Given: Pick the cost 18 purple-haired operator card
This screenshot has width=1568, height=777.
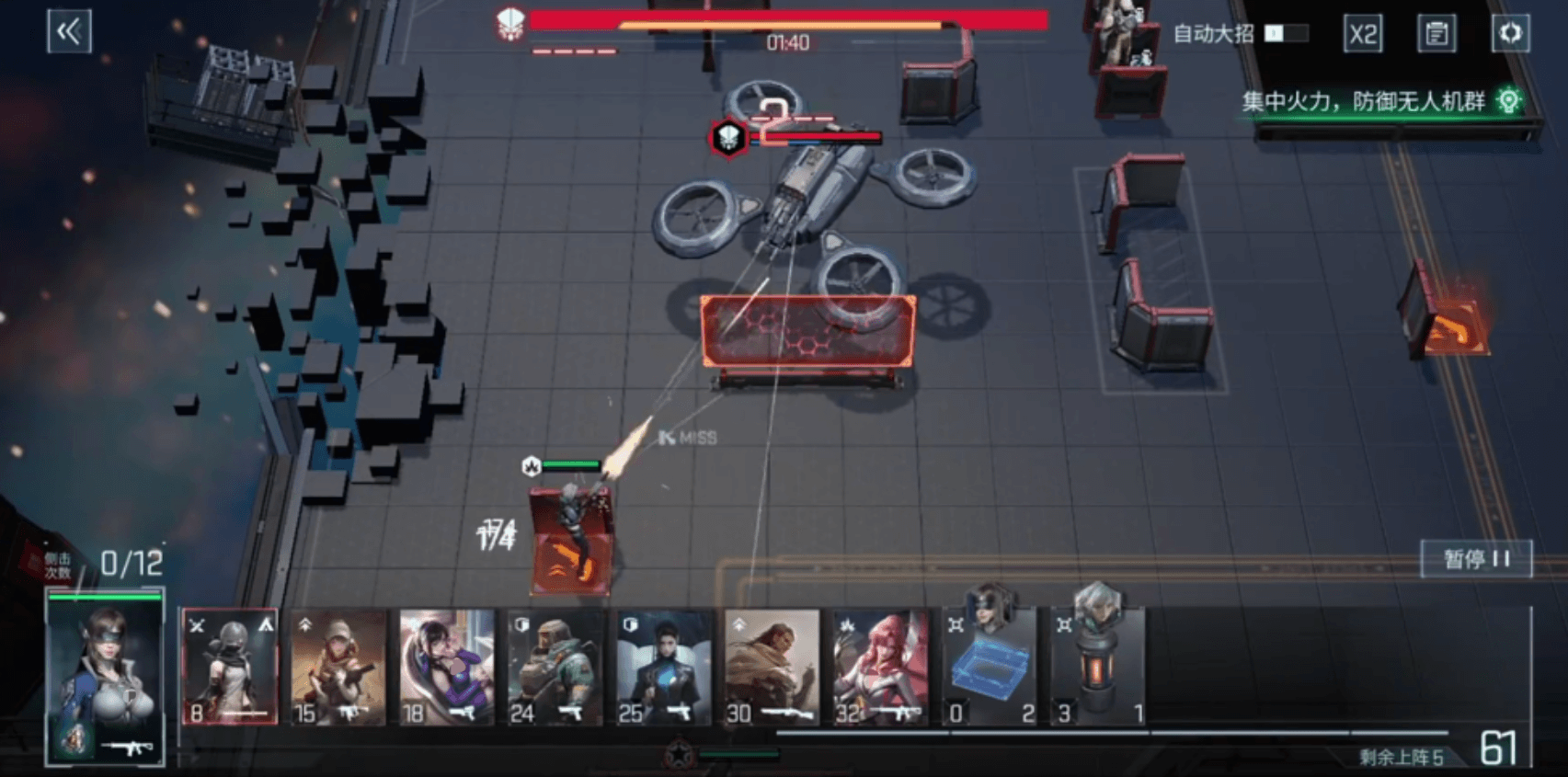Looking at the screenshot, I should coord(447,668).
